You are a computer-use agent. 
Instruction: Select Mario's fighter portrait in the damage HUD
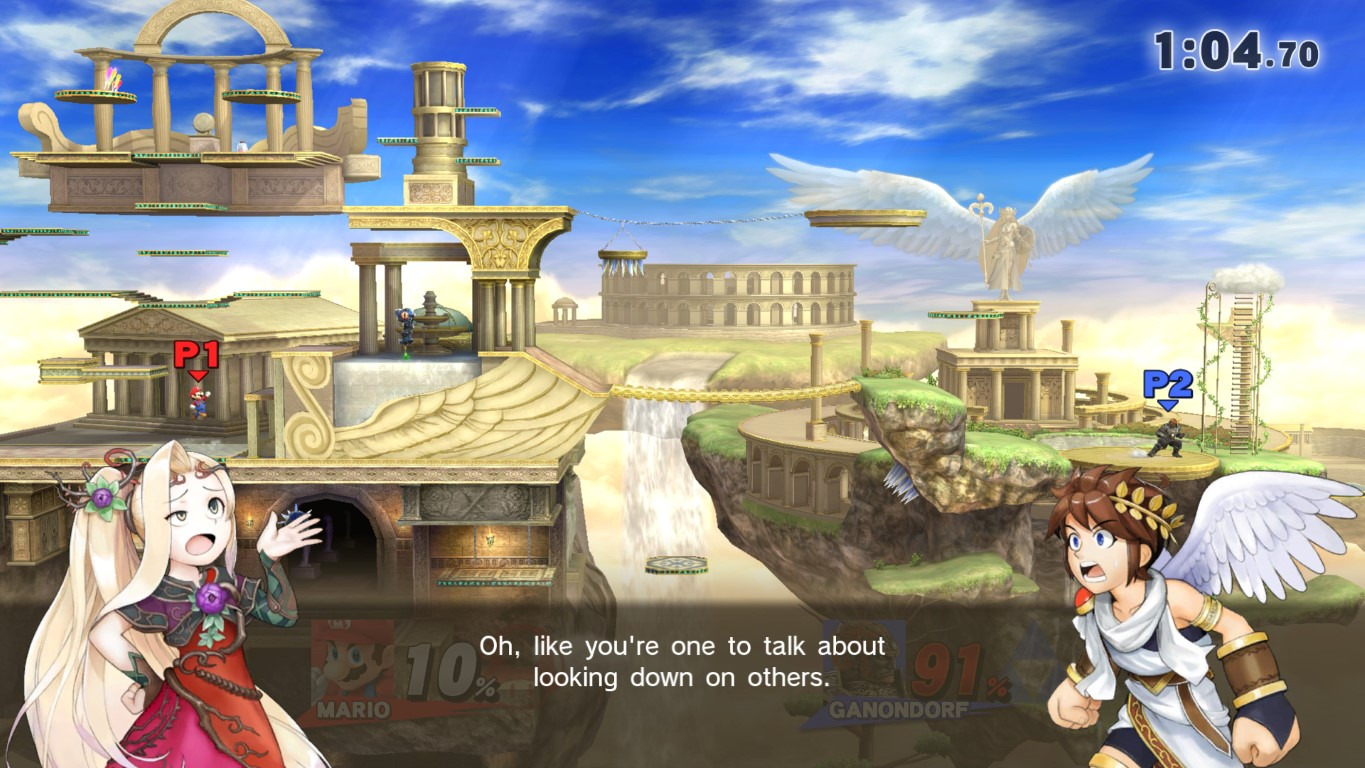tap(352, 662)
